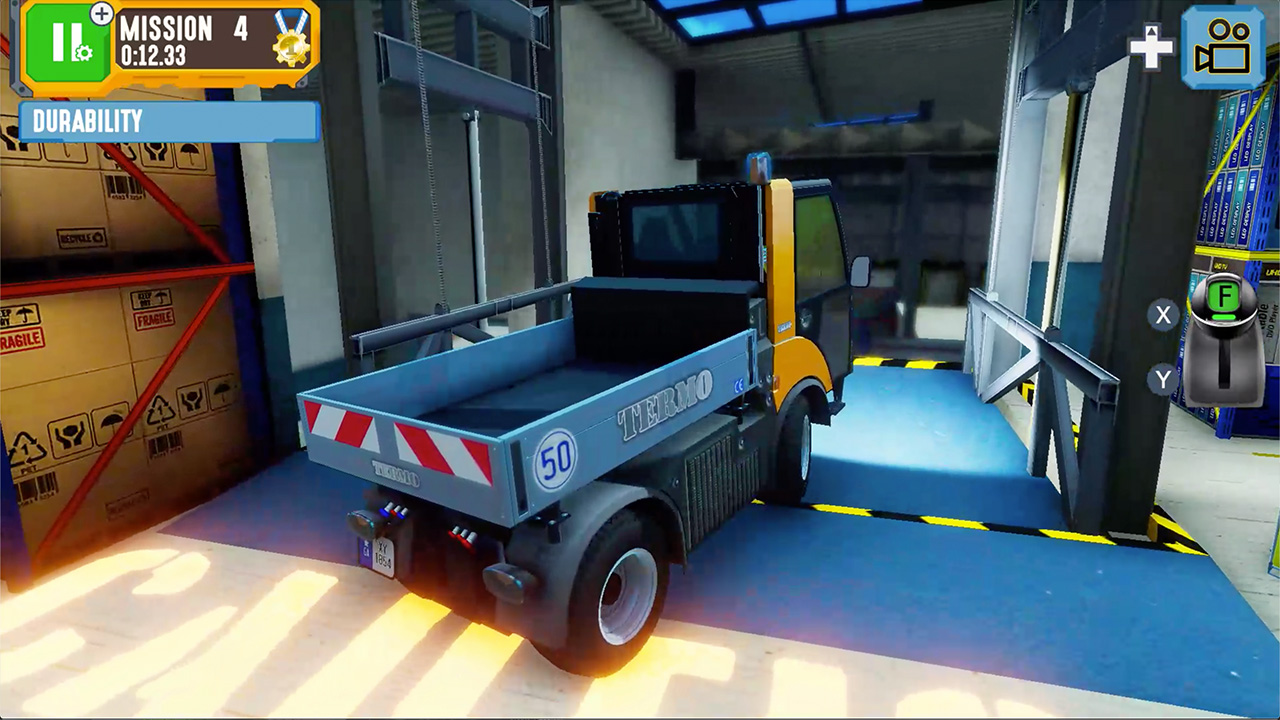Screen dimensions: 1280x720
Task: Click the mission timer showing 0:12.33
Action: pos(154,55)
